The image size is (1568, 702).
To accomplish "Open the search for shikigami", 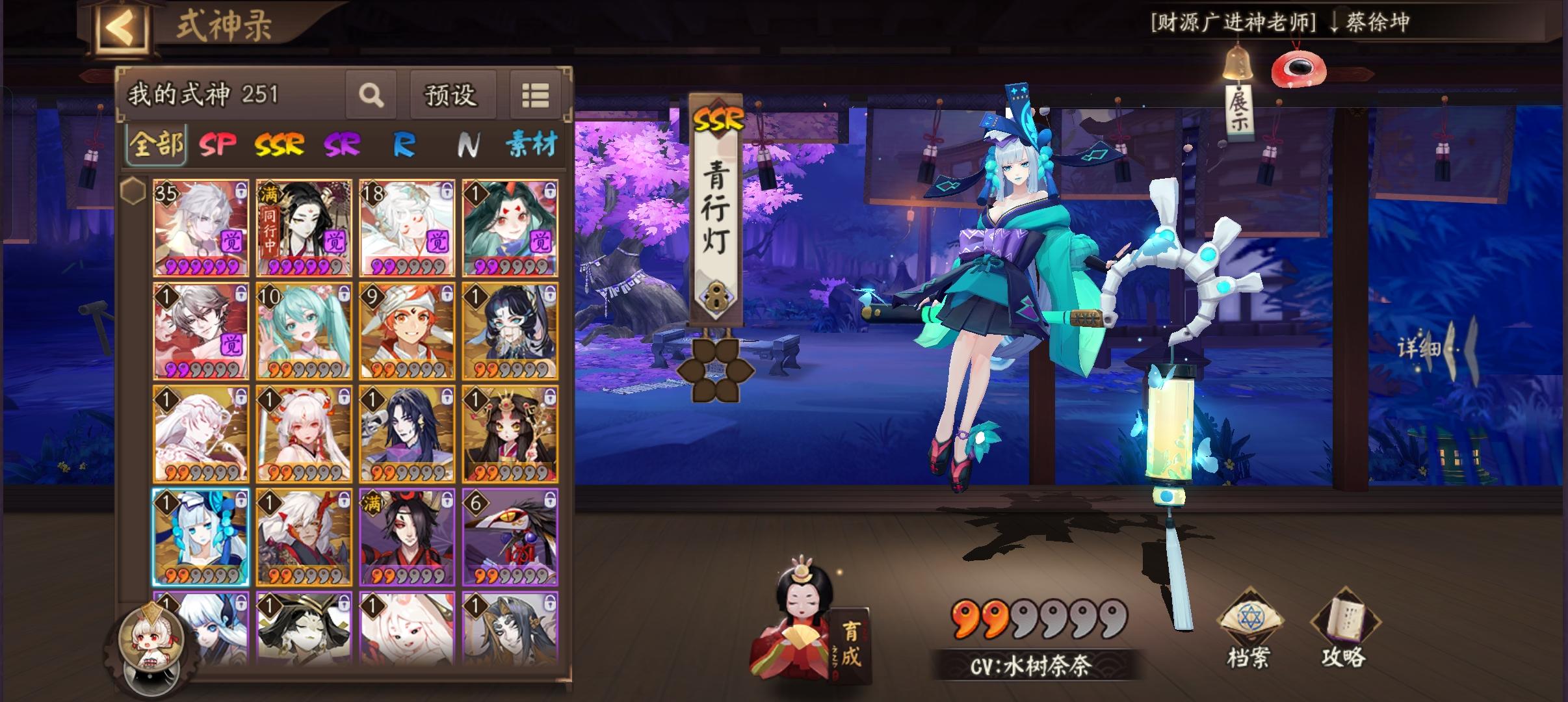I will [371, 96].
